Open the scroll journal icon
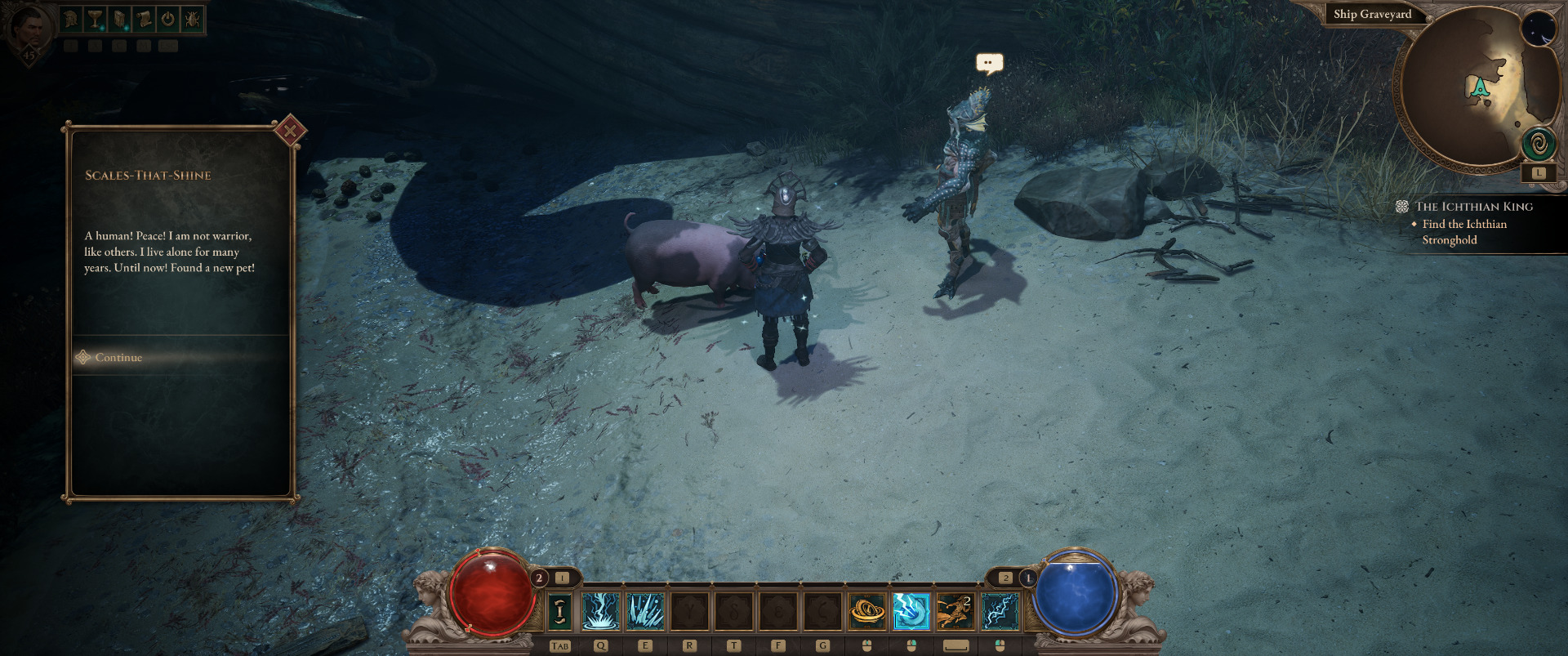Image resolution: width=1568 pixels, height=656 pixels. (144, 19)
